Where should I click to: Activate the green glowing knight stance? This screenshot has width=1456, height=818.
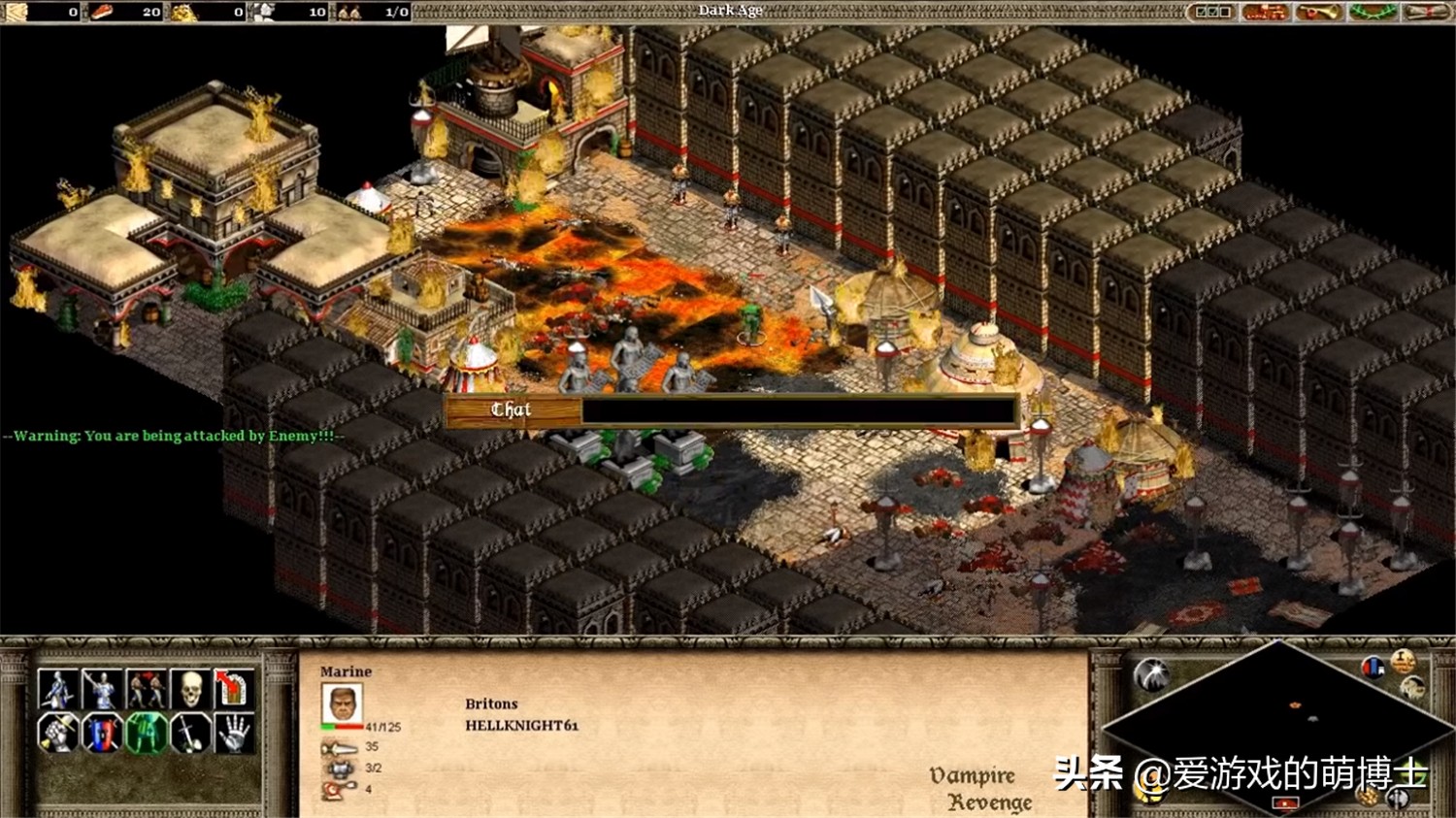click(x=146, y=734)
